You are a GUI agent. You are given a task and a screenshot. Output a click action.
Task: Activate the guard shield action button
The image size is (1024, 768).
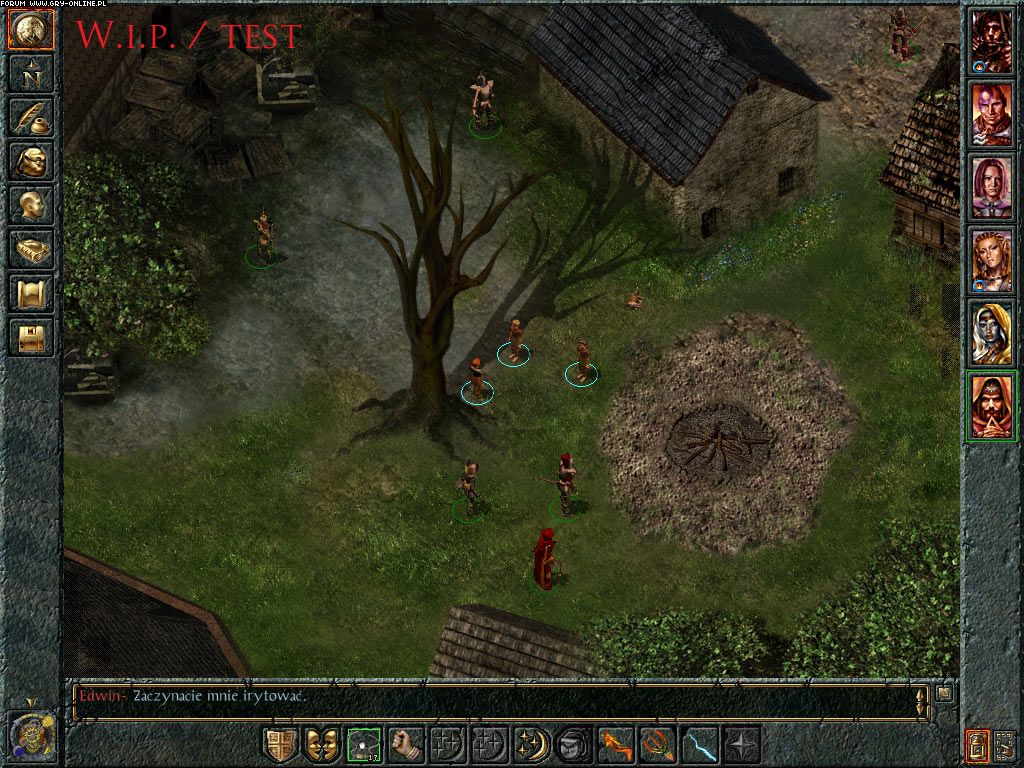280,745
